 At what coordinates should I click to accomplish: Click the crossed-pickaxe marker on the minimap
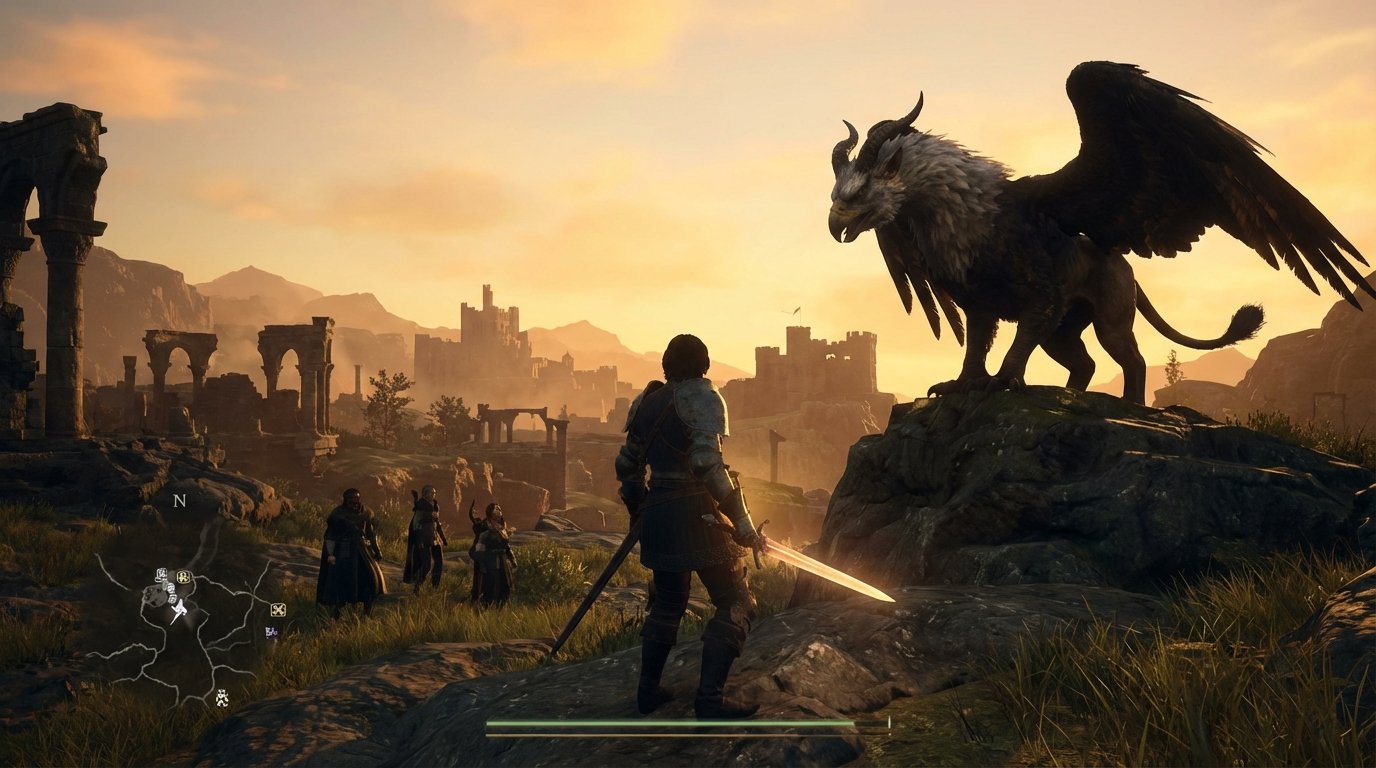[x=279, y=610]
